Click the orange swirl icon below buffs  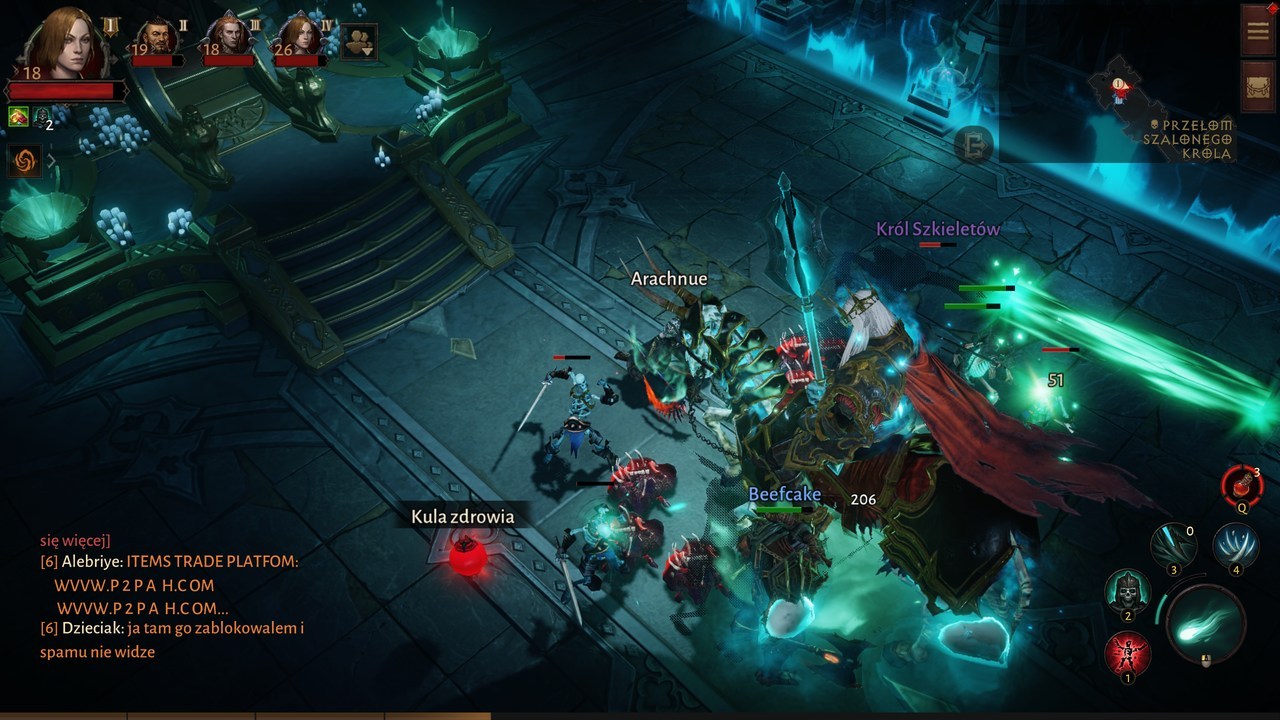pos(24,160)
